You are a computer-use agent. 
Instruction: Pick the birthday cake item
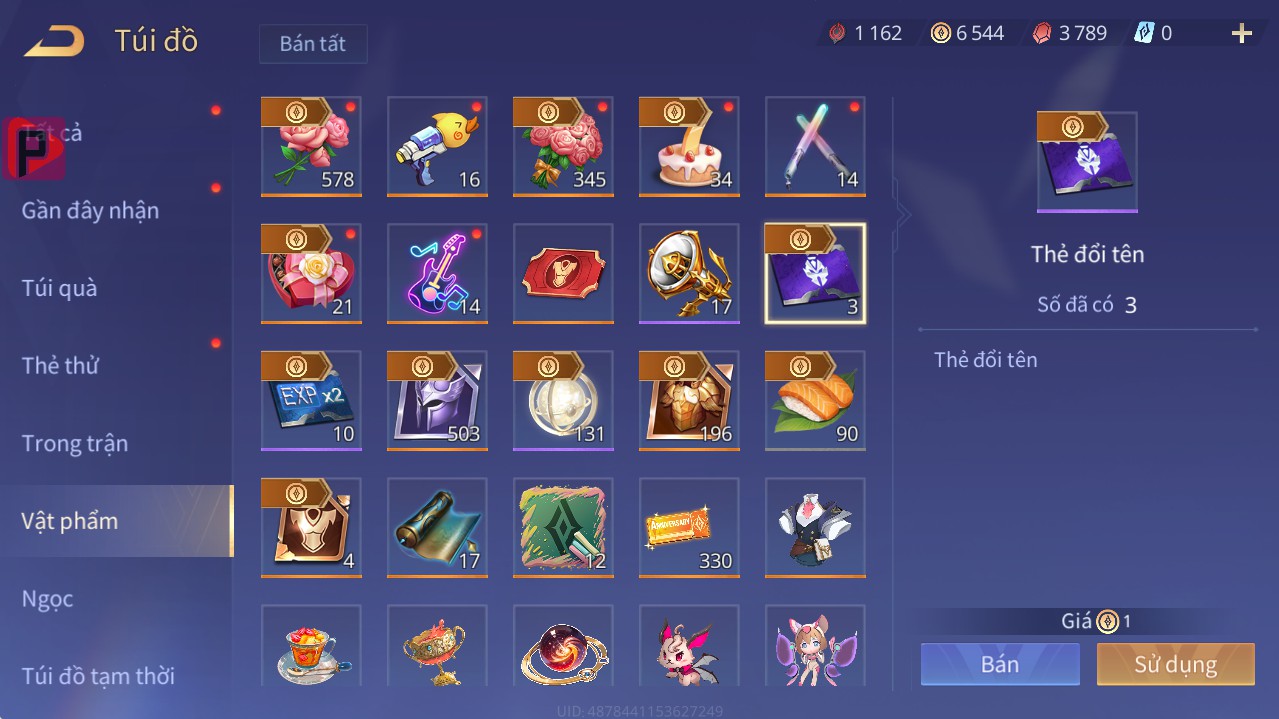pyautogui.click(x=689, y=146)
